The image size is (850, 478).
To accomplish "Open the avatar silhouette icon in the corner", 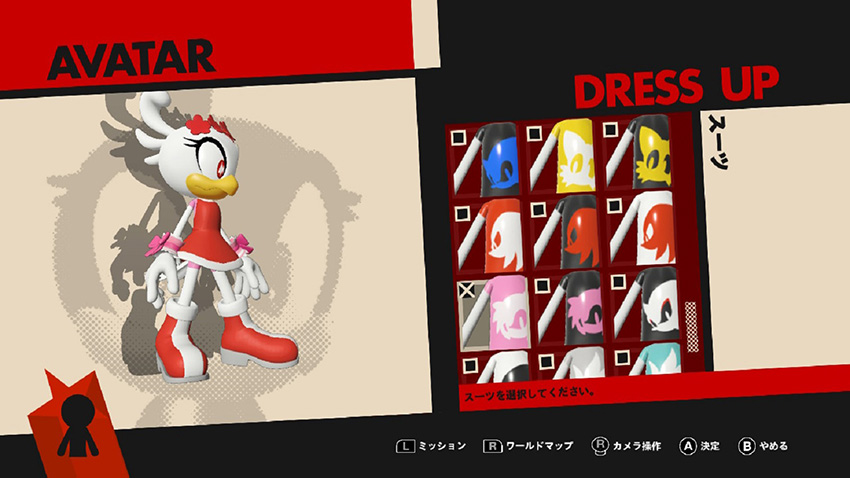I will (x=75, y=416).
